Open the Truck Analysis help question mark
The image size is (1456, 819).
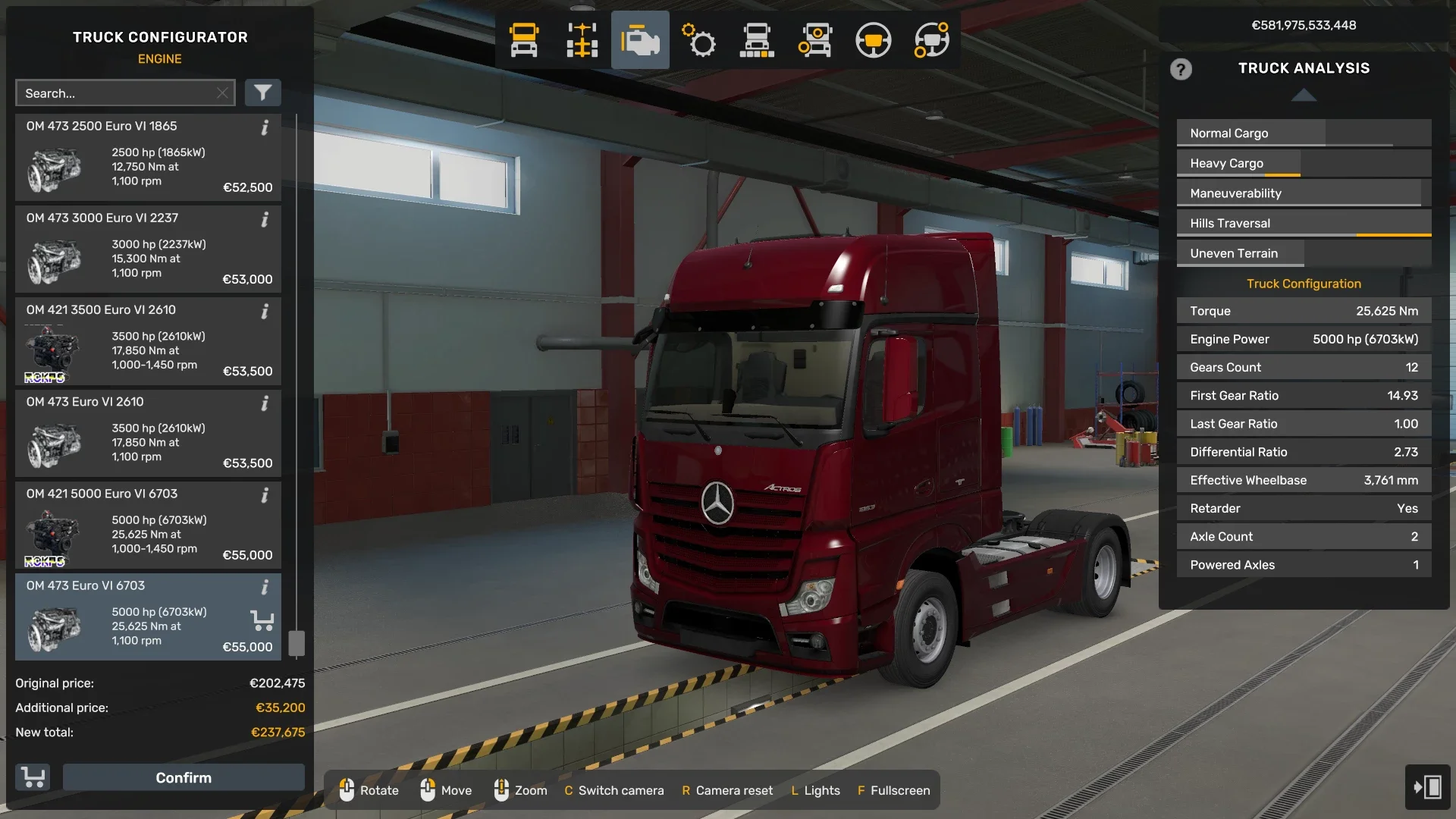[x=1181, y=69]
